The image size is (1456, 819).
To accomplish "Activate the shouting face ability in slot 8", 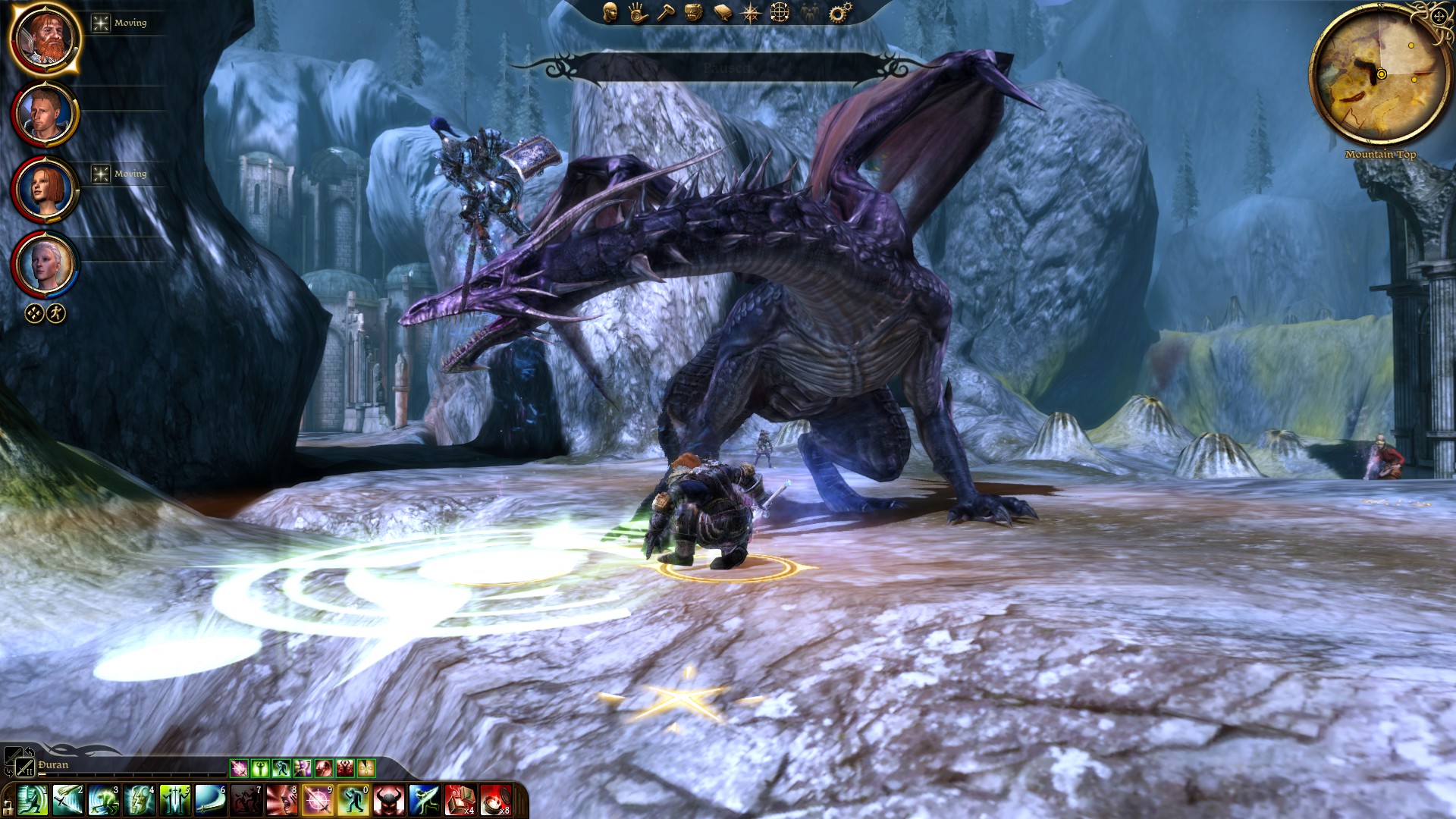I will click(281, 801).
